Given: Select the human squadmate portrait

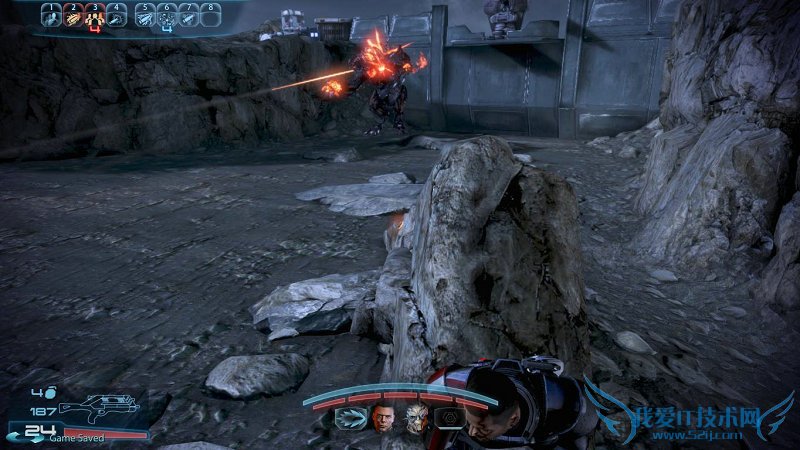Looking at the screenshot, I should (383, 418).
